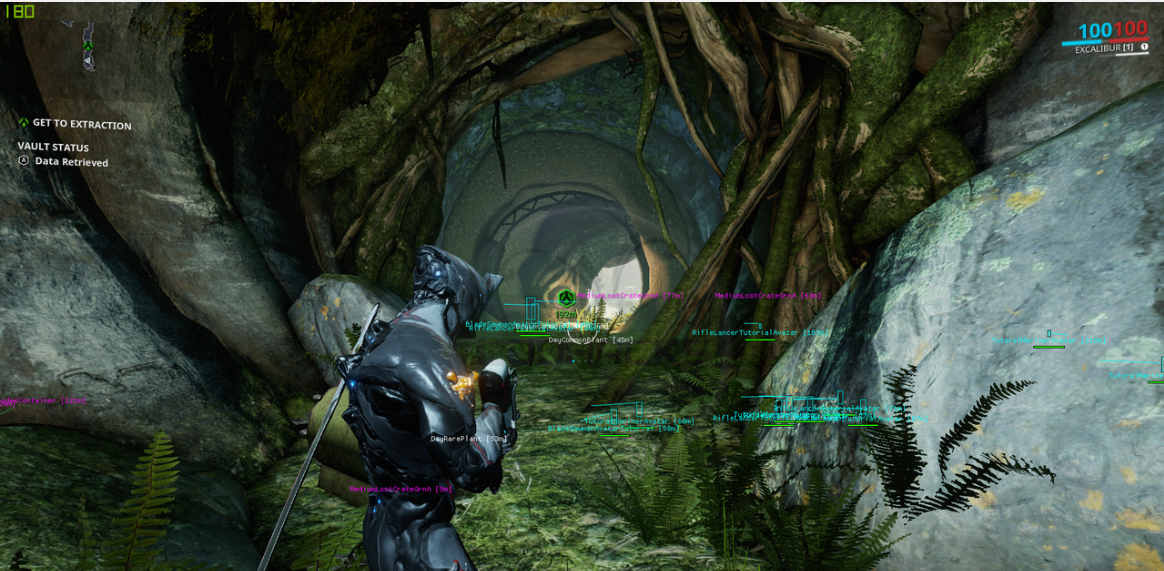Click the Get To Extraction objective
The image size is (1164, 571).
pyautogui.click(x=80, y=124)
